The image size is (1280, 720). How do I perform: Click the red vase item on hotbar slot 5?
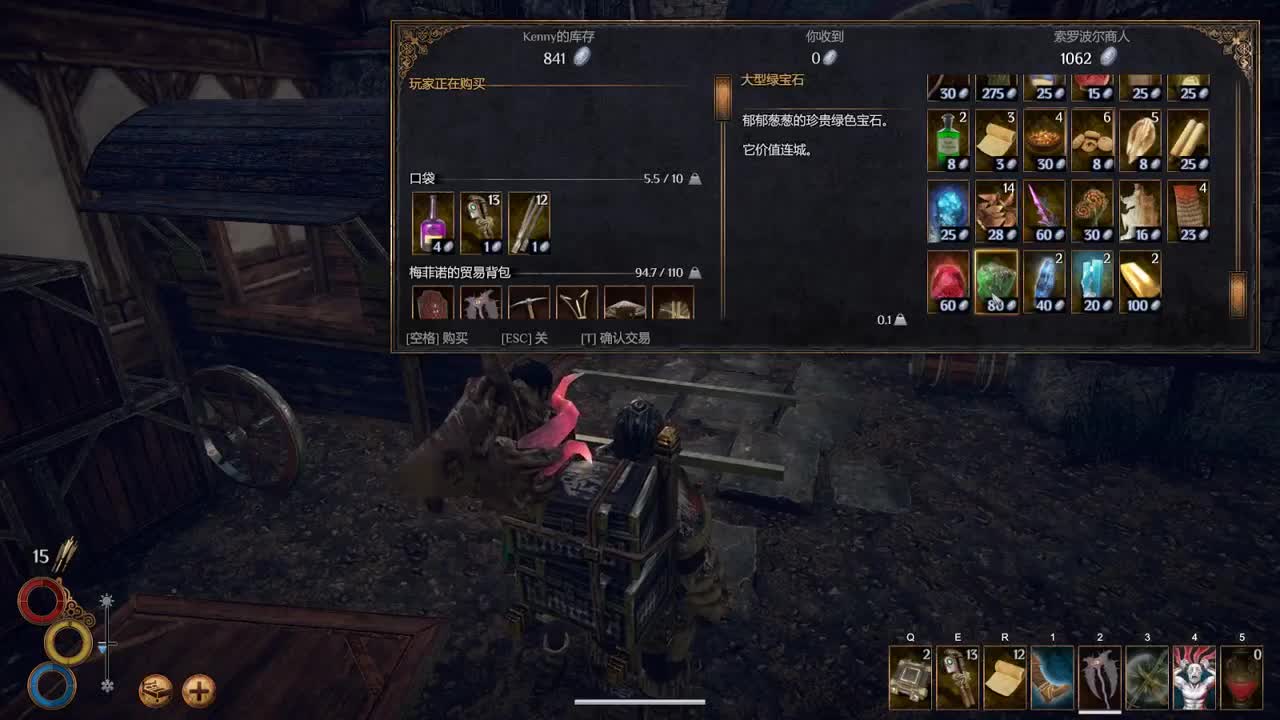(1243, 677)
